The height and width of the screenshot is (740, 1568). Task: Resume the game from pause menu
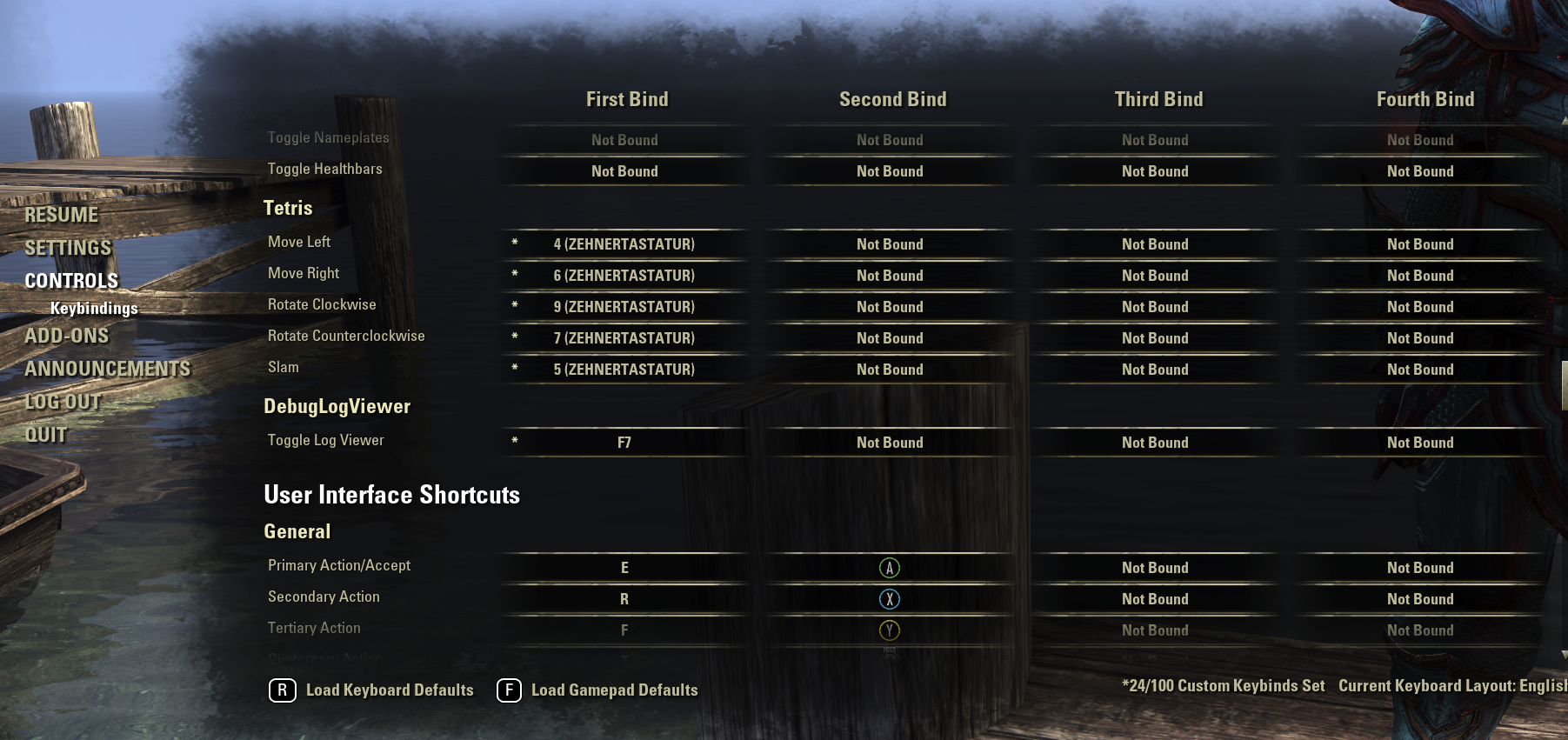tap(62, 215)
